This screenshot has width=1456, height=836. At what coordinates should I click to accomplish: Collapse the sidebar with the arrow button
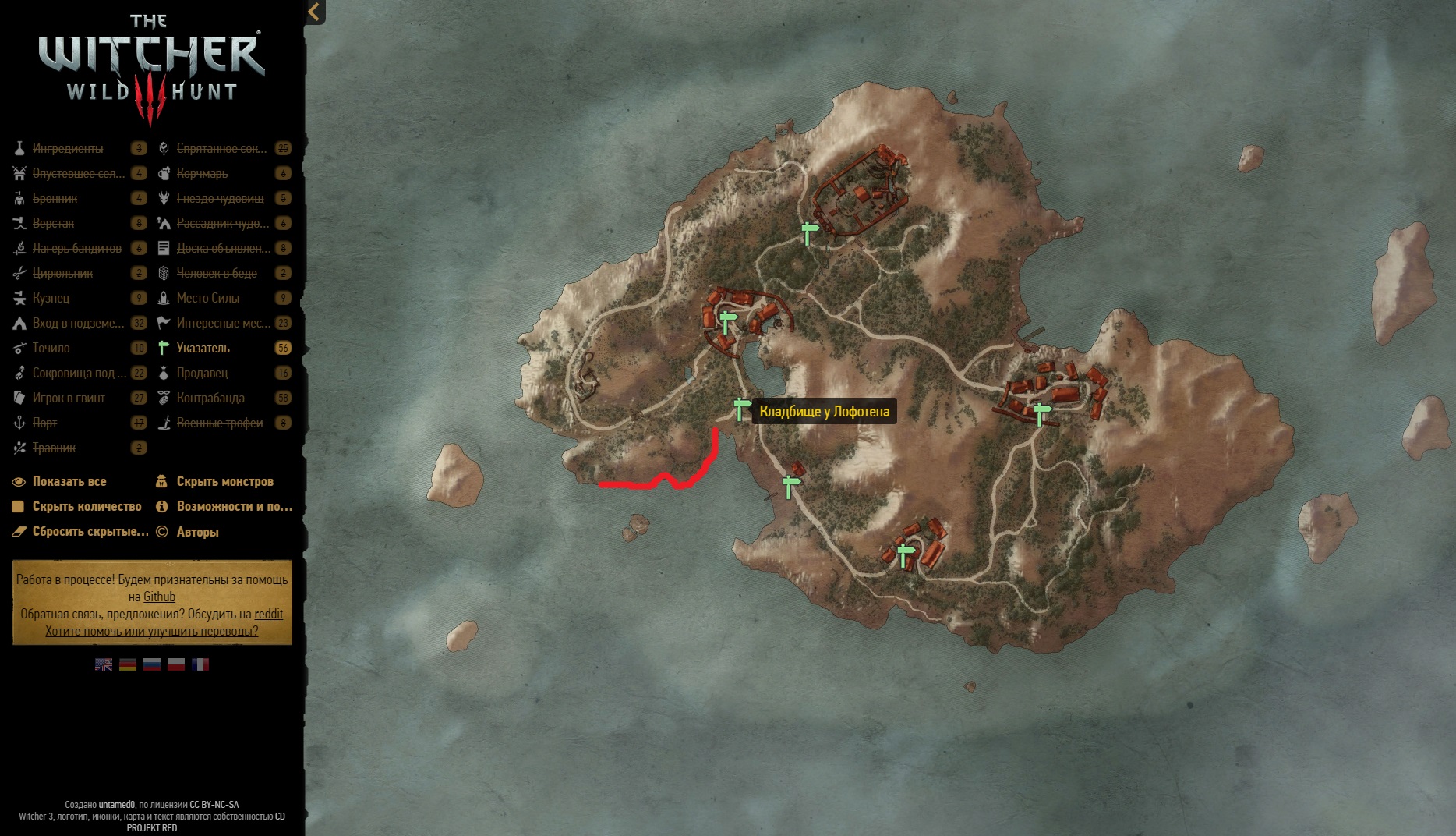(x=314, y=12)
